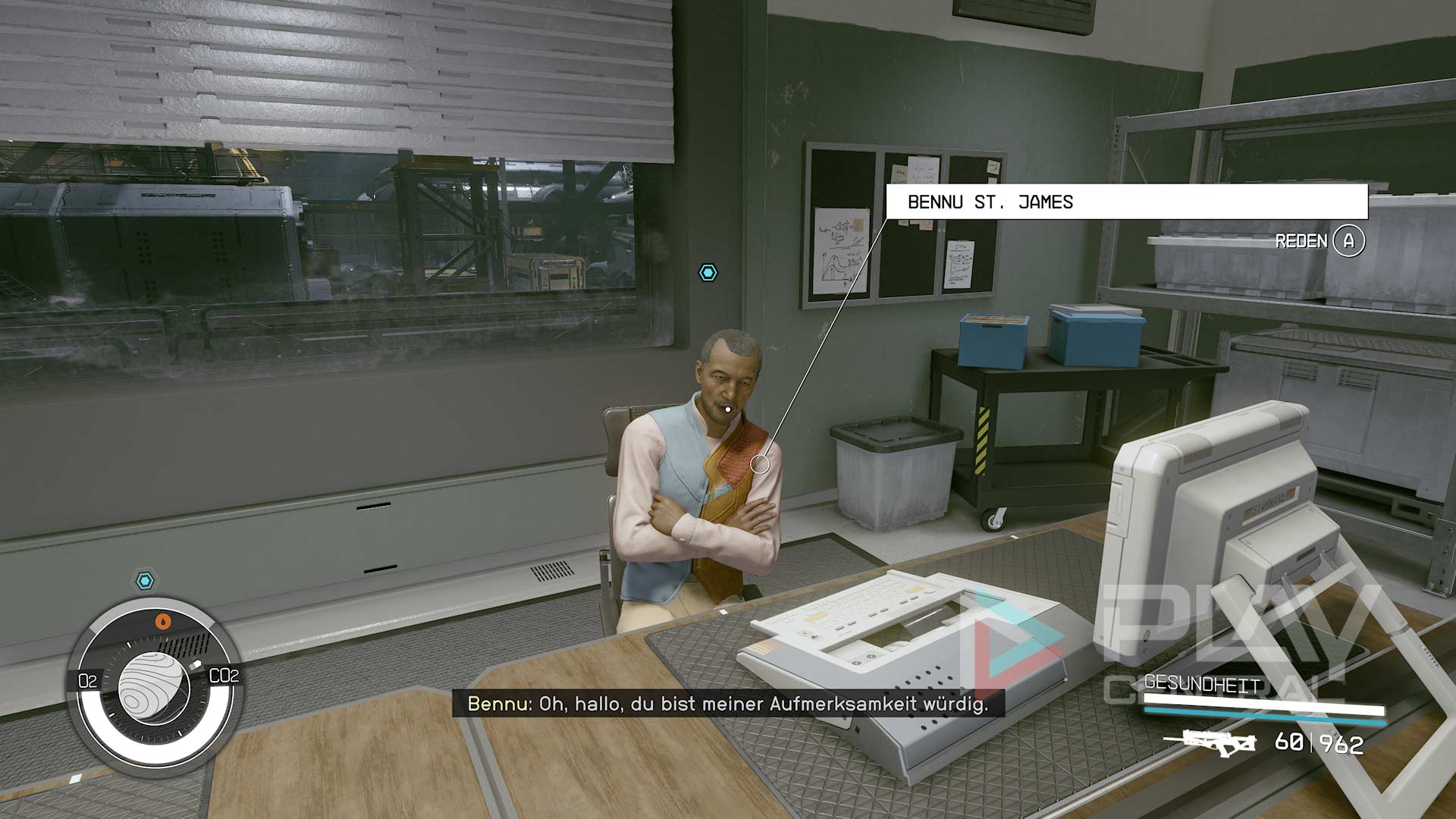
Task: Click the blue hexagon marker above Bennu's head
Action: pos(708,273)
